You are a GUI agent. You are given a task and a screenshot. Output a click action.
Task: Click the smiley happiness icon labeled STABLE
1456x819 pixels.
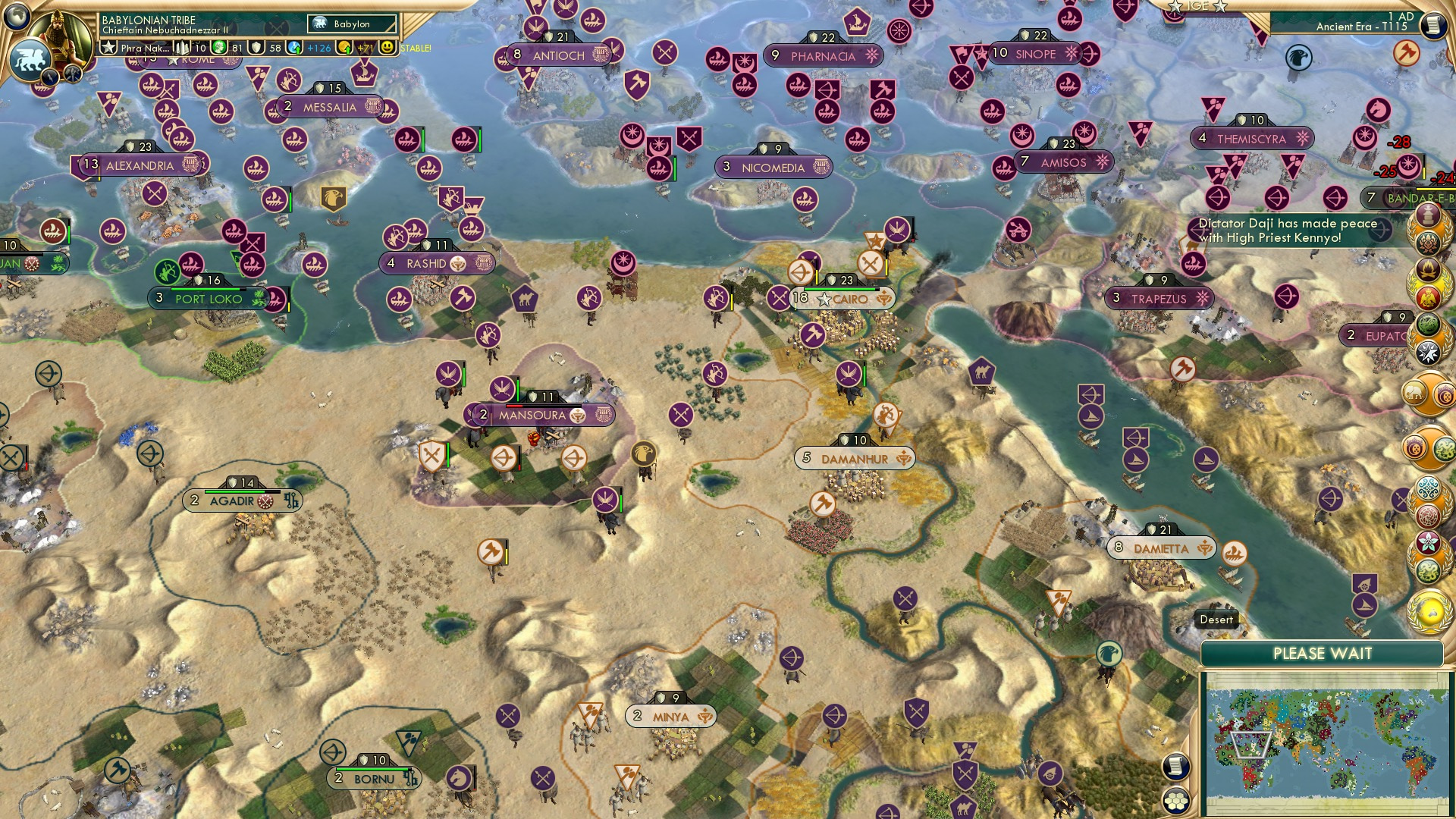pyautogui.click(x=389, y=47)
